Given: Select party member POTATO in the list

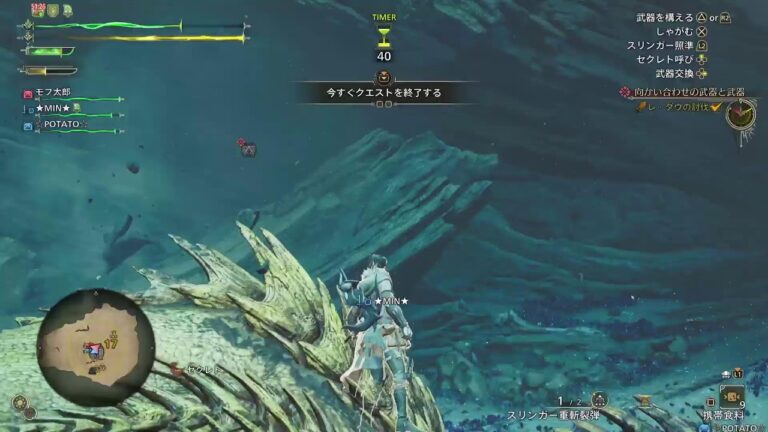Looking at the screenshot, I should coord(62,124).
